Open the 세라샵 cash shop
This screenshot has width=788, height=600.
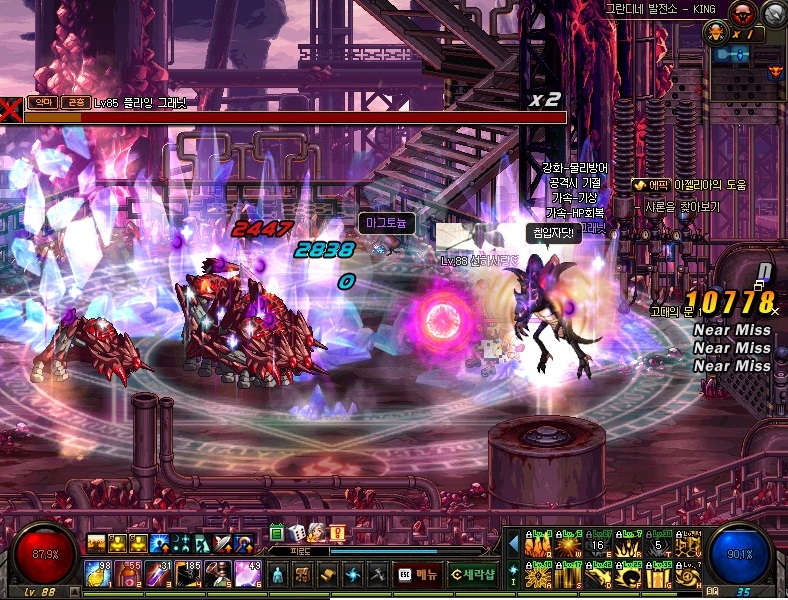pyautogui.click(x=472, y=575)
